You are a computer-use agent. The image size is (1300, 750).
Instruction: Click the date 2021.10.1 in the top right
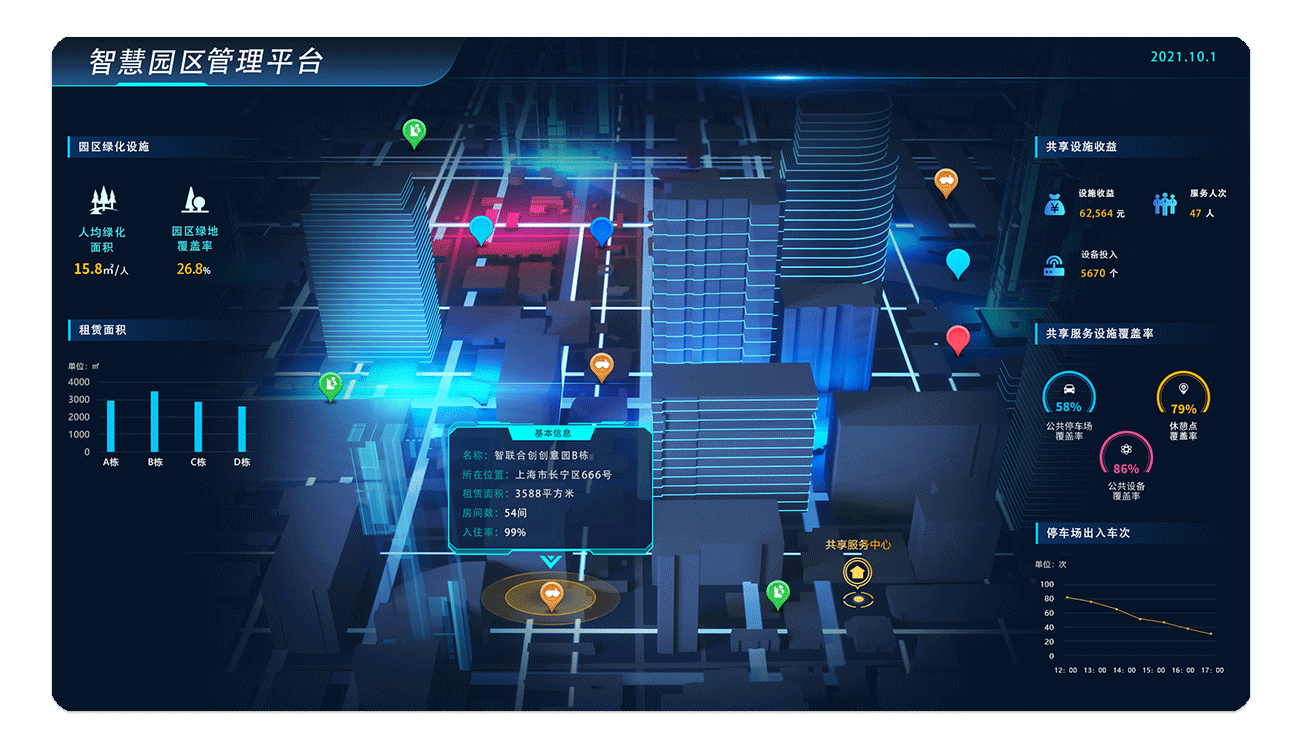tap(1184, 57)
